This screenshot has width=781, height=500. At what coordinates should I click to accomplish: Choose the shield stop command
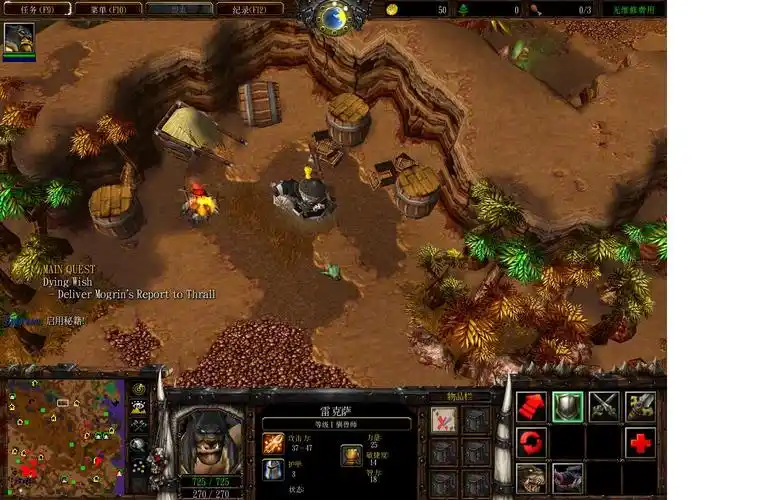coord(568,406)
